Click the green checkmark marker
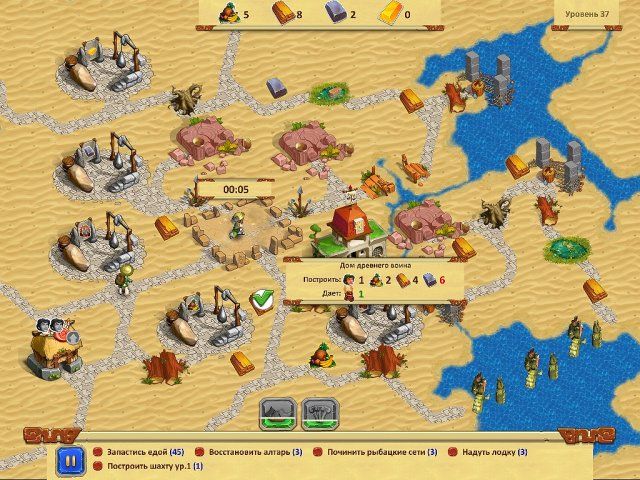 pos(263,299)
